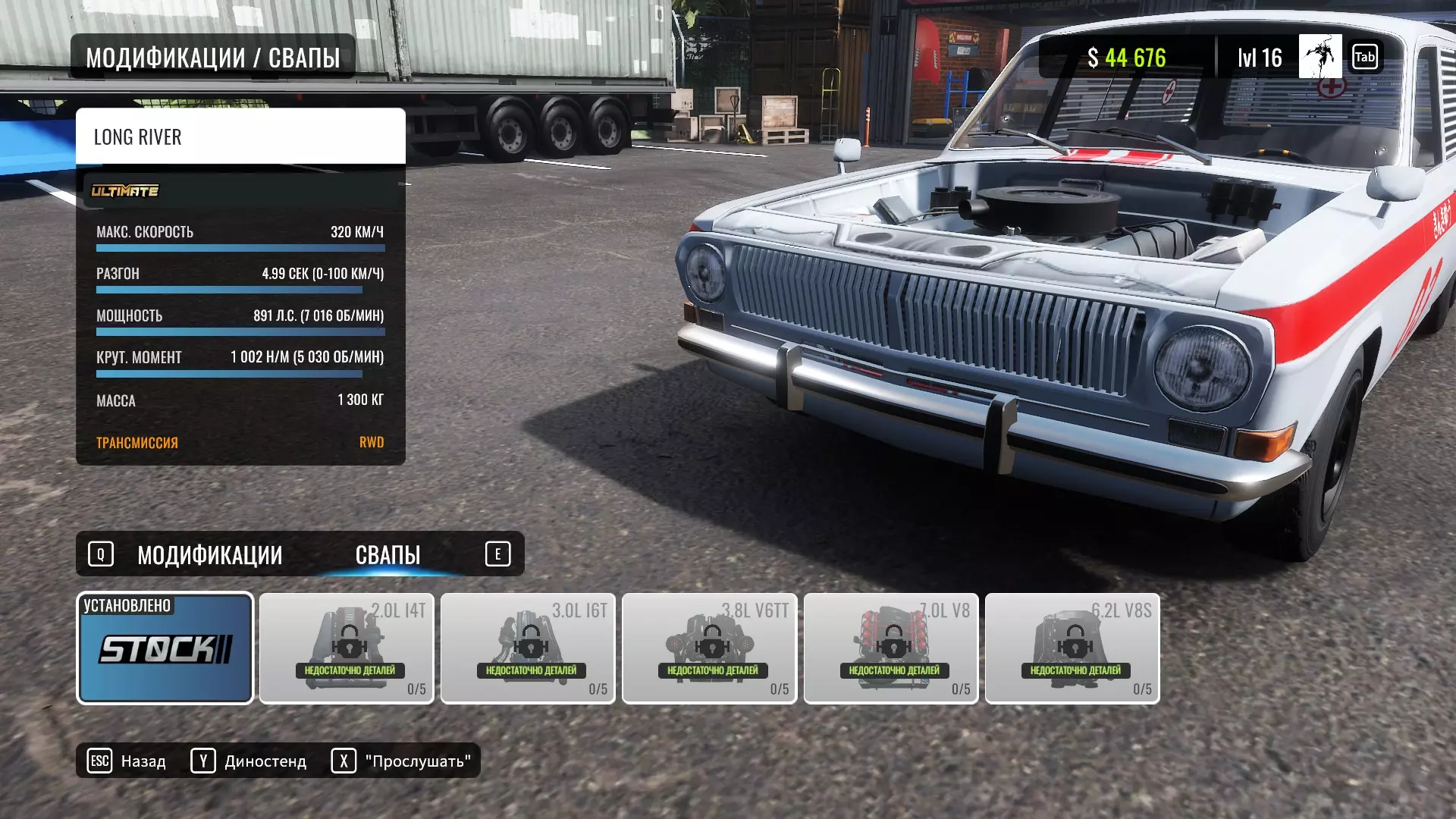The height and width of the screenshot is (819, 1456).
Task: Choose the locked 2.0L I4T engine swap
Action: click(347, 648)
